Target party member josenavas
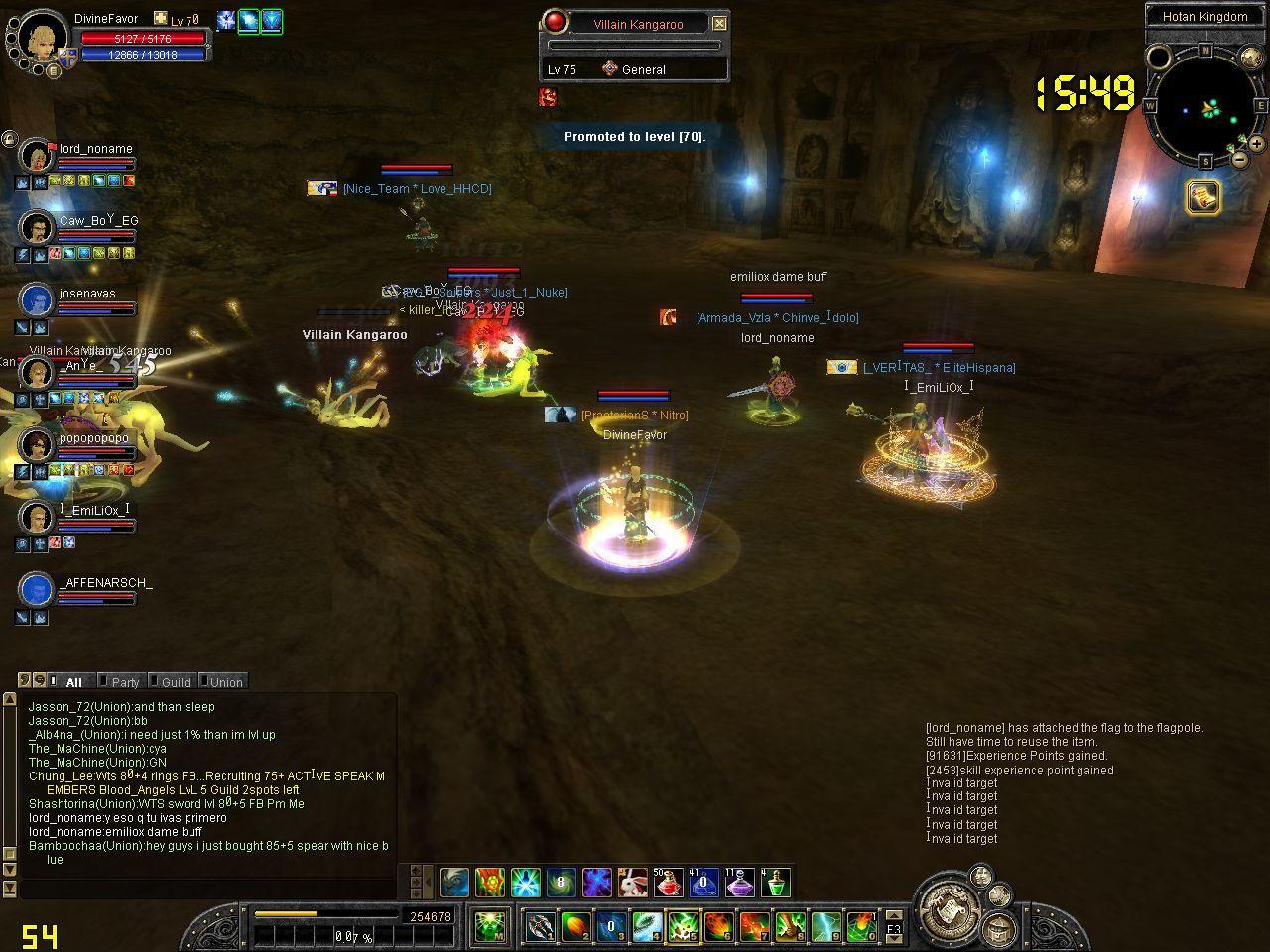This screenshot has height=952, width=1270. [x=37, y=299]
